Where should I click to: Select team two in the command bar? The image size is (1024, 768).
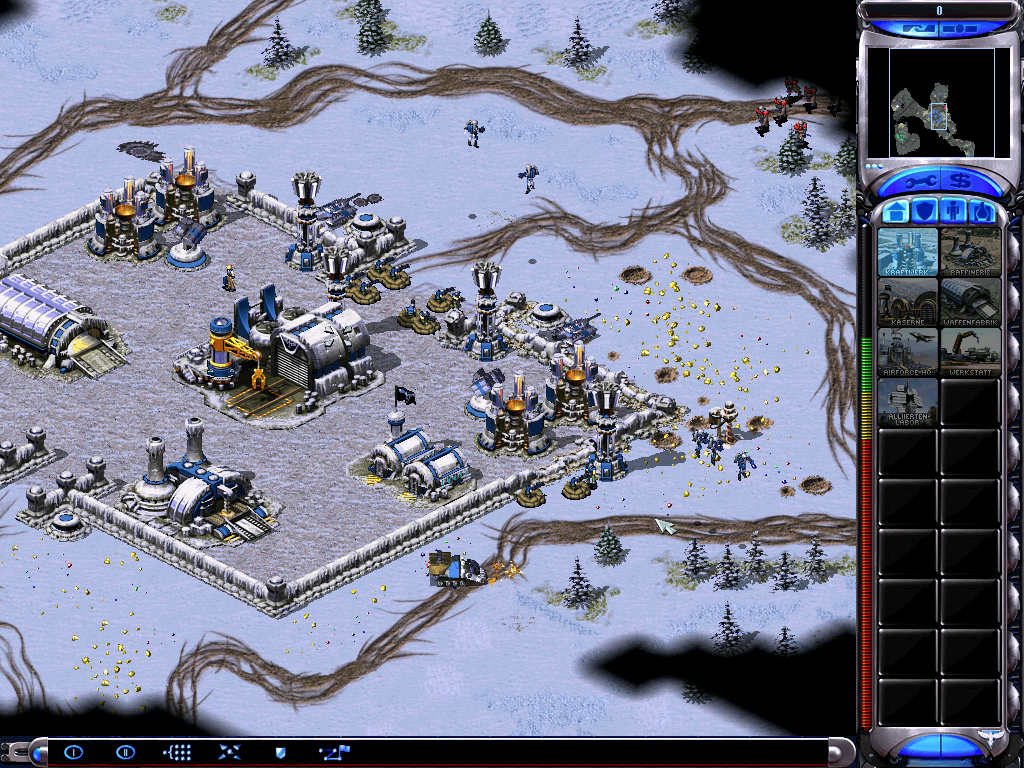pos(125,751)
